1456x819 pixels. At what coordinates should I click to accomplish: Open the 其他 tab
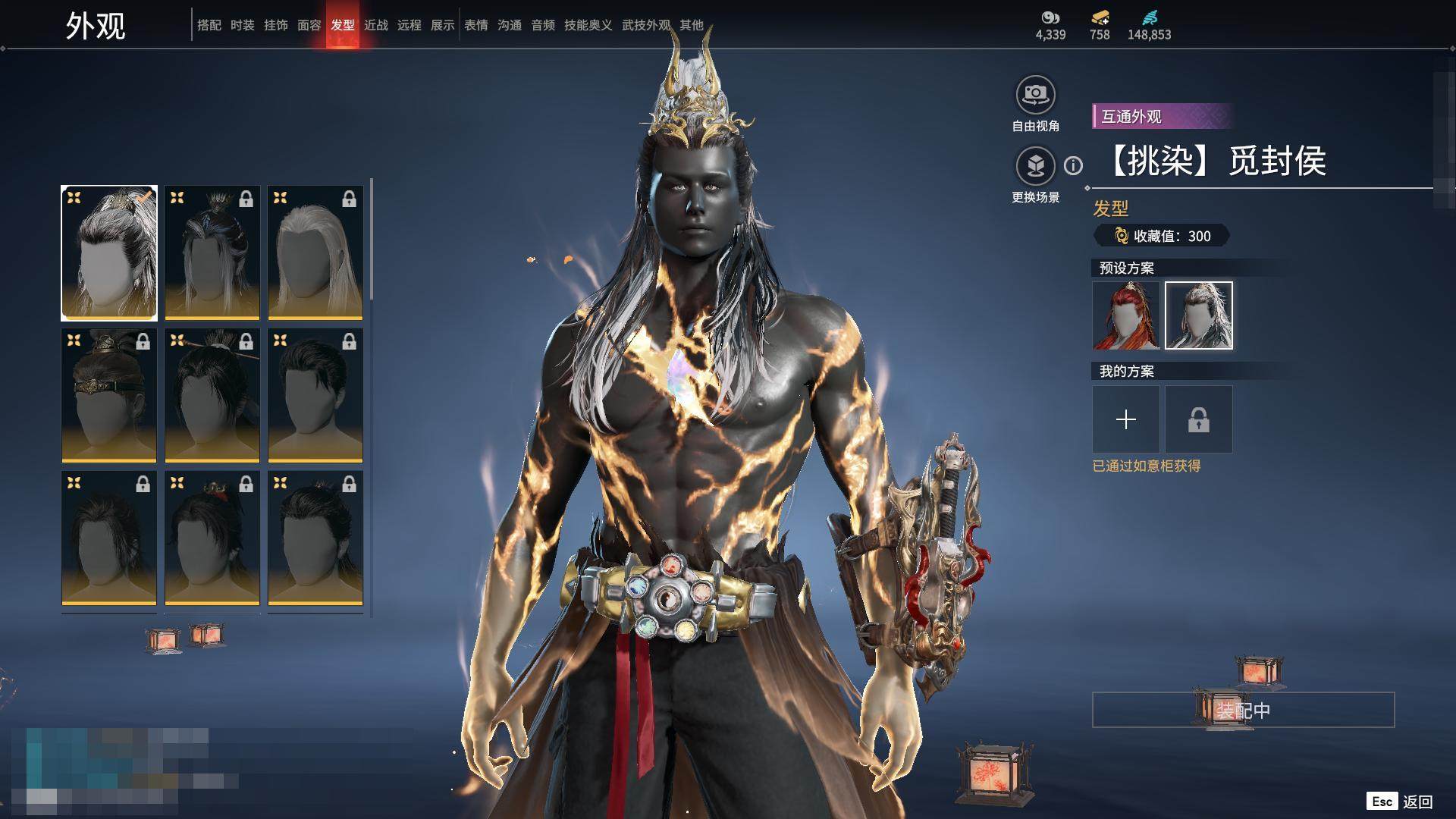[x=691, y=25]
